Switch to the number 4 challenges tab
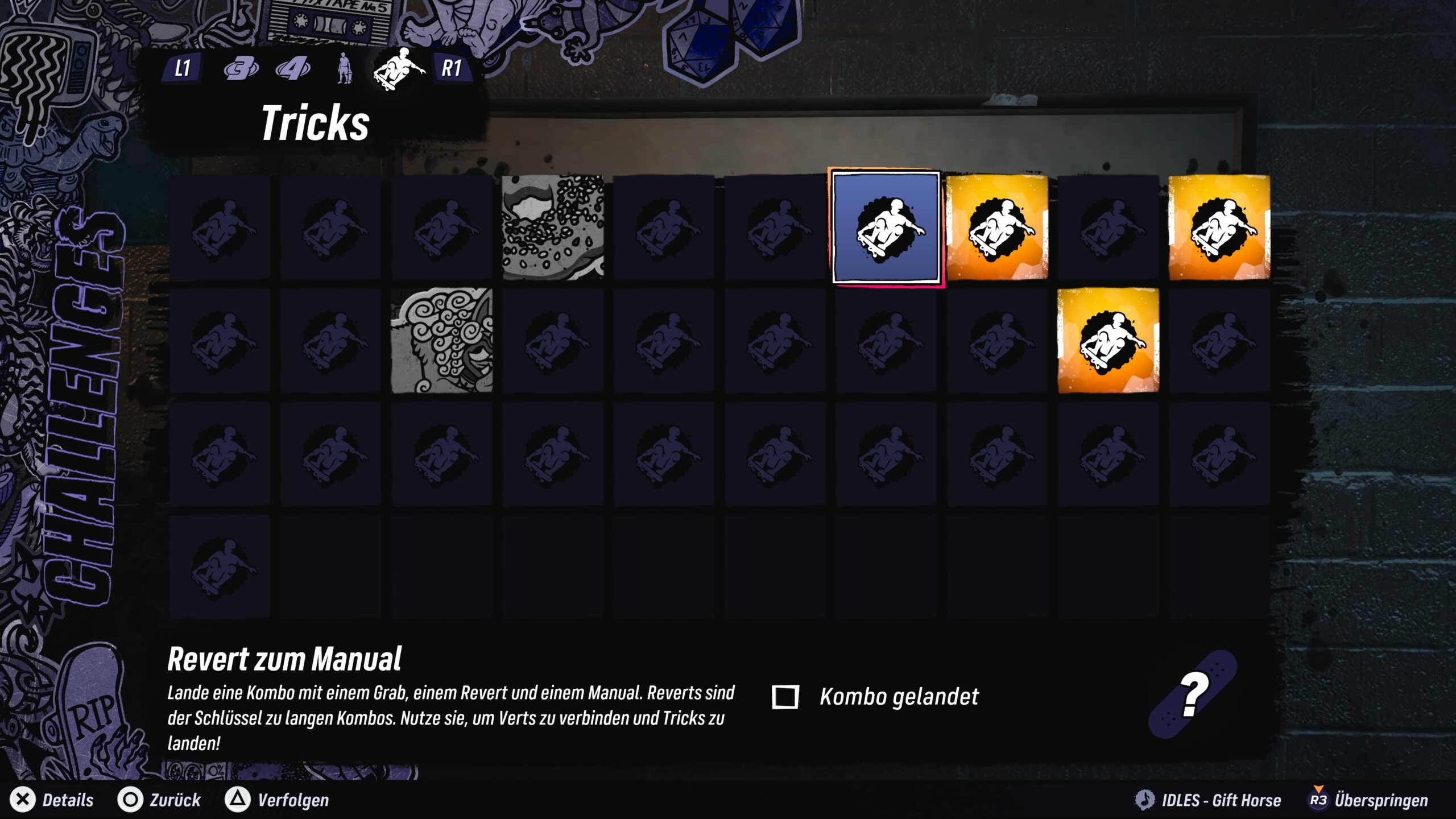 [293, 69]
